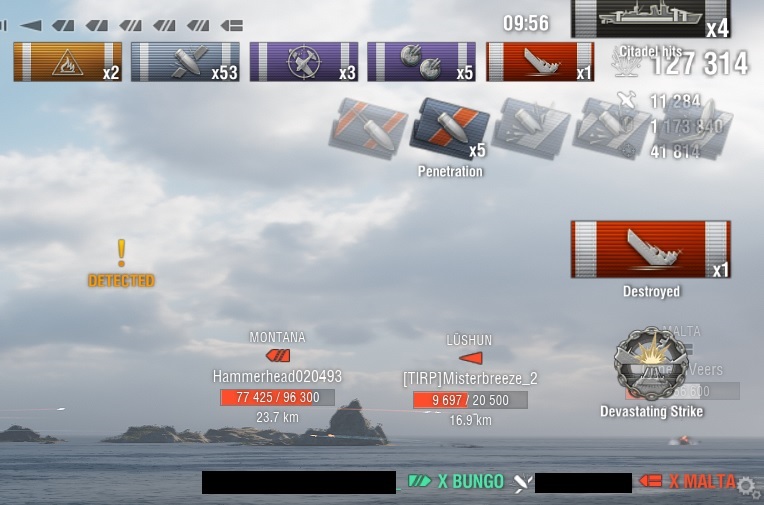Click the aircraft shot down ribbon

(x=304, y=62)
